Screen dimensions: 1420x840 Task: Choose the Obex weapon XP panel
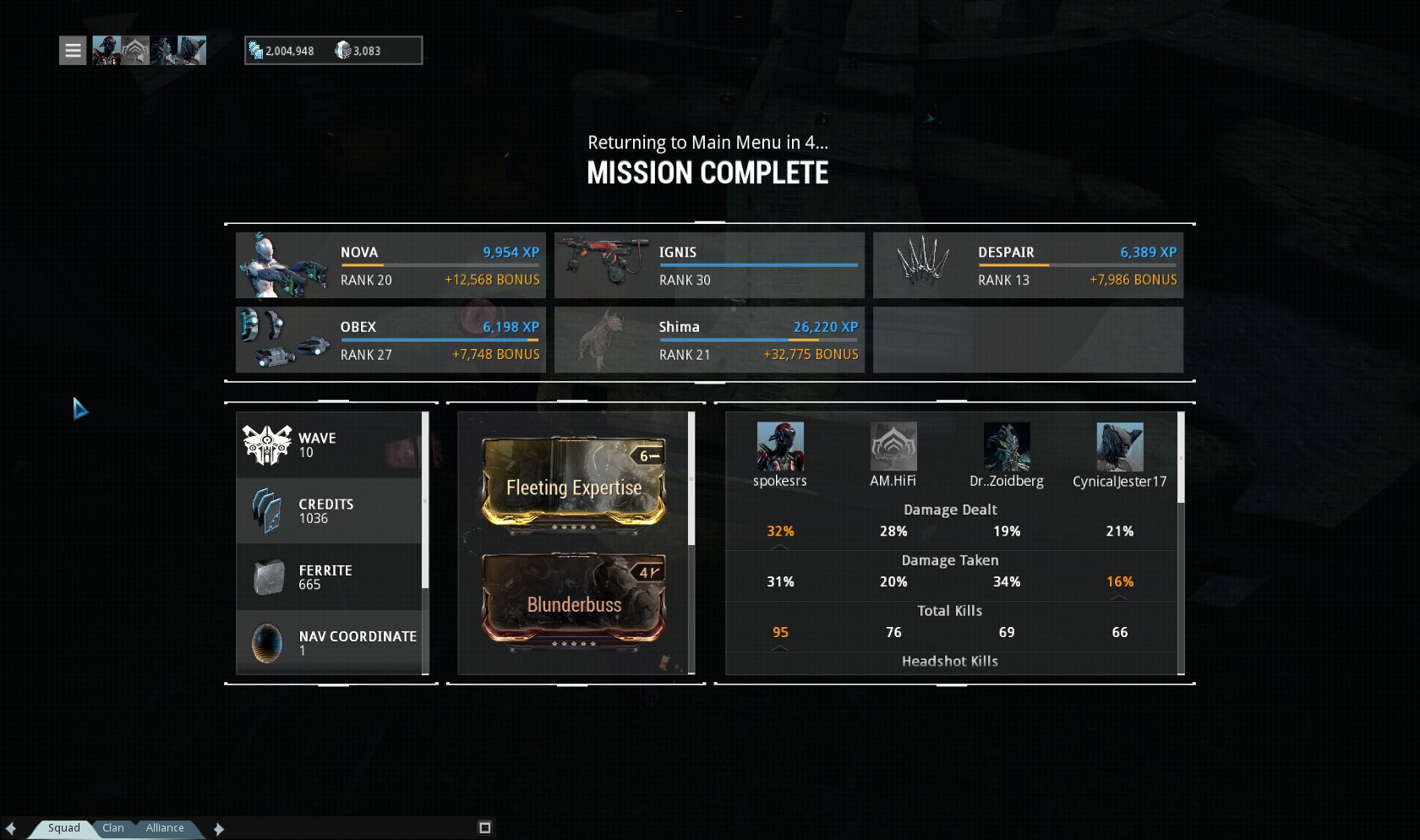pos(390,340)
